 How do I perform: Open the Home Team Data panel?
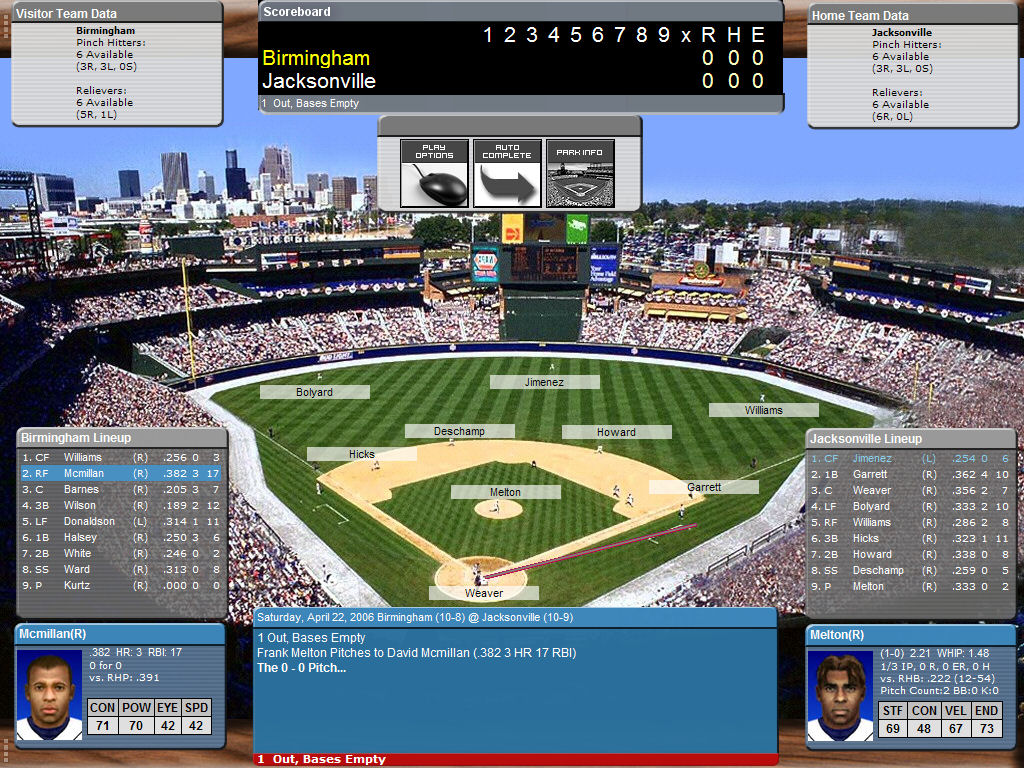(913, 15)
